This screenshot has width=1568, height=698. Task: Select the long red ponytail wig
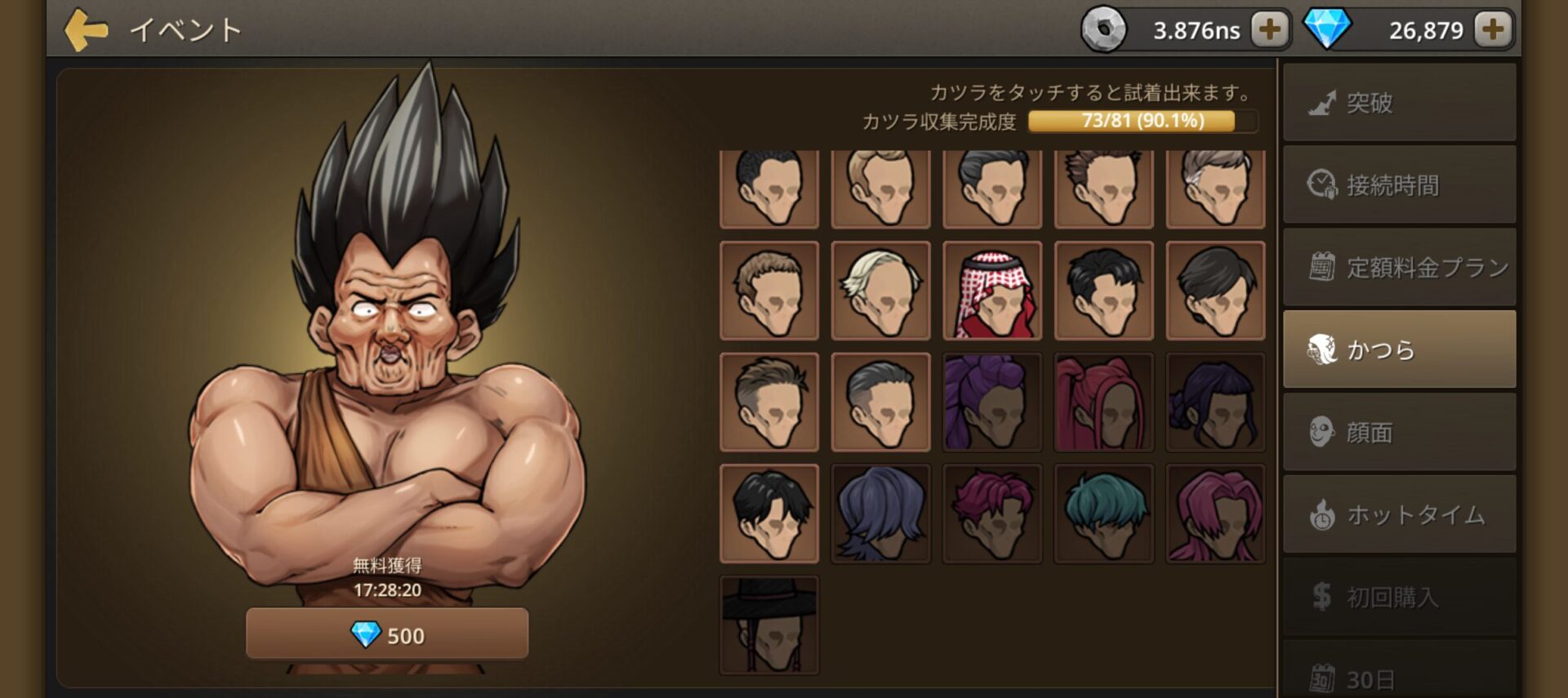(1103, 402)
